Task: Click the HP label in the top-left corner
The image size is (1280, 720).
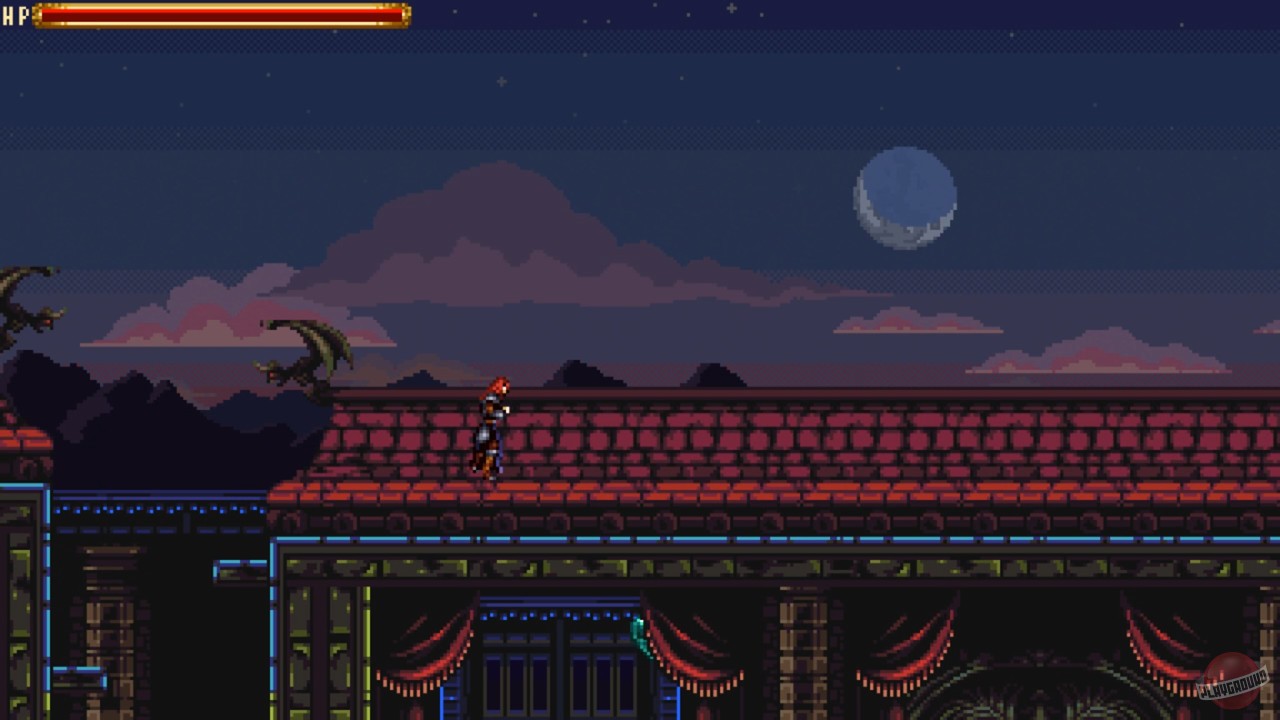Action: (x=16, y=15)
